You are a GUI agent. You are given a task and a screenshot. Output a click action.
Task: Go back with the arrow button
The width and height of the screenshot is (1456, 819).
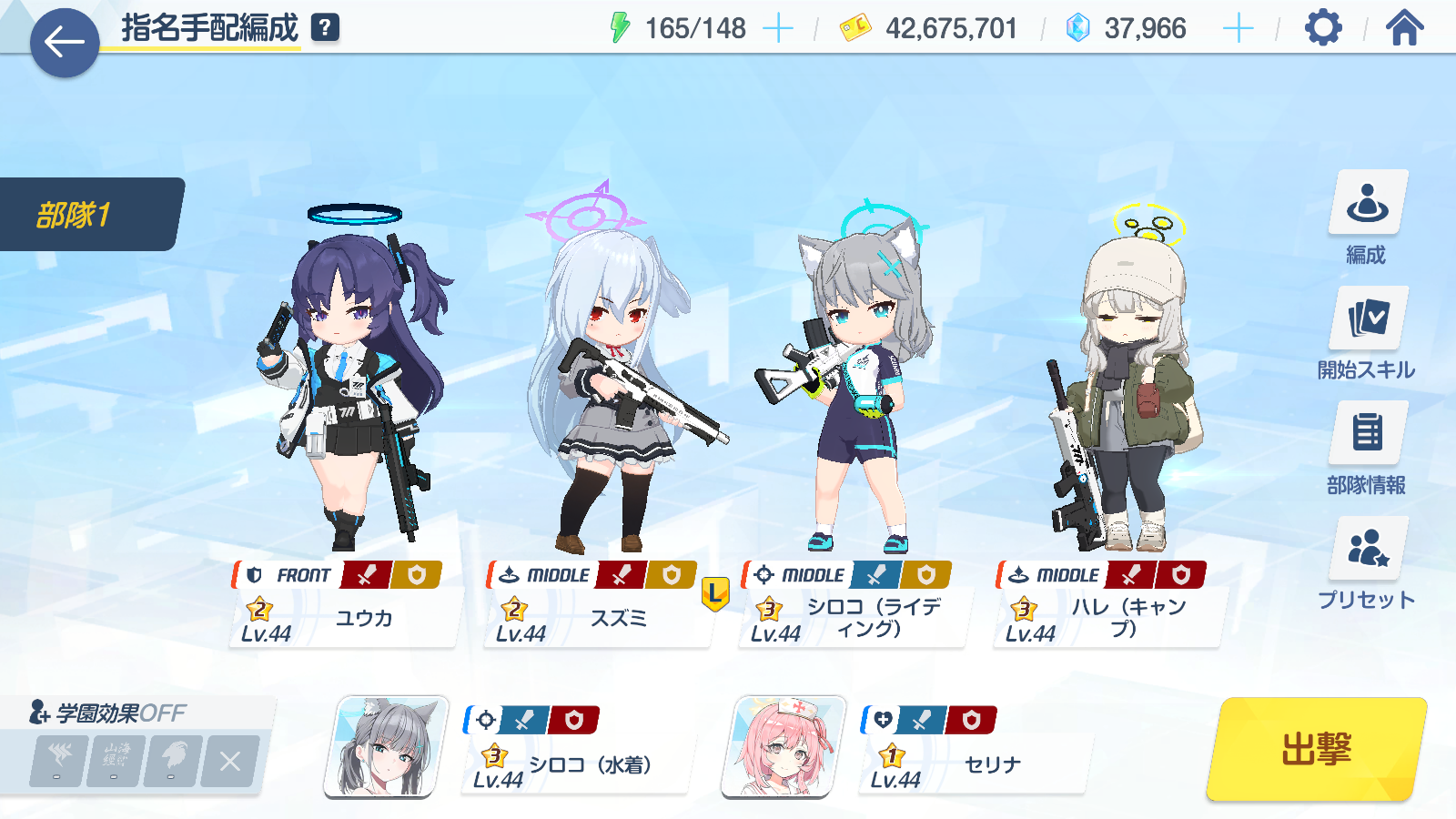(x=65, y=42)
